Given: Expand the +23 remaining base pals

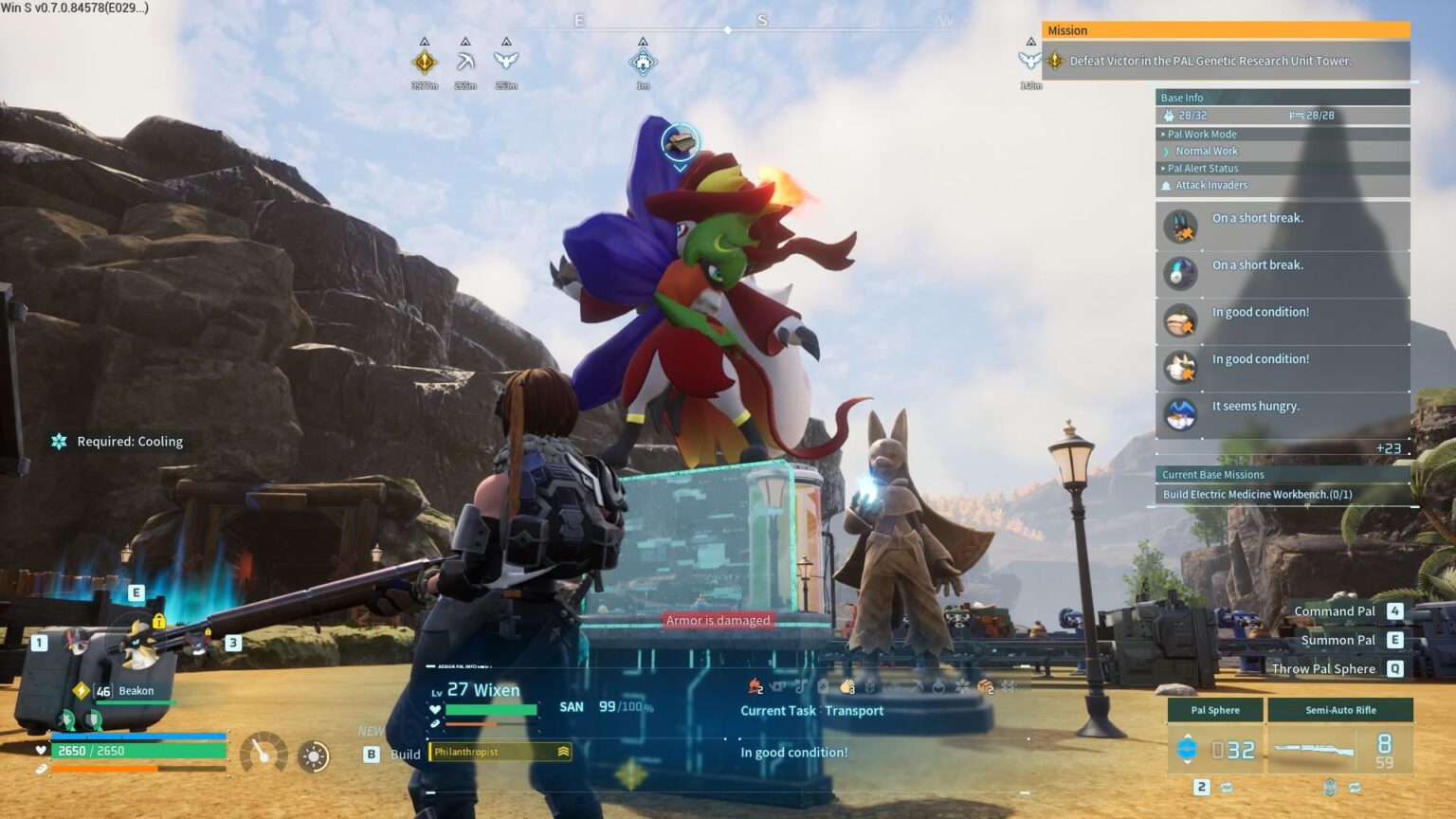Looking at the screenshot, I should click(x=1388, y=448).
